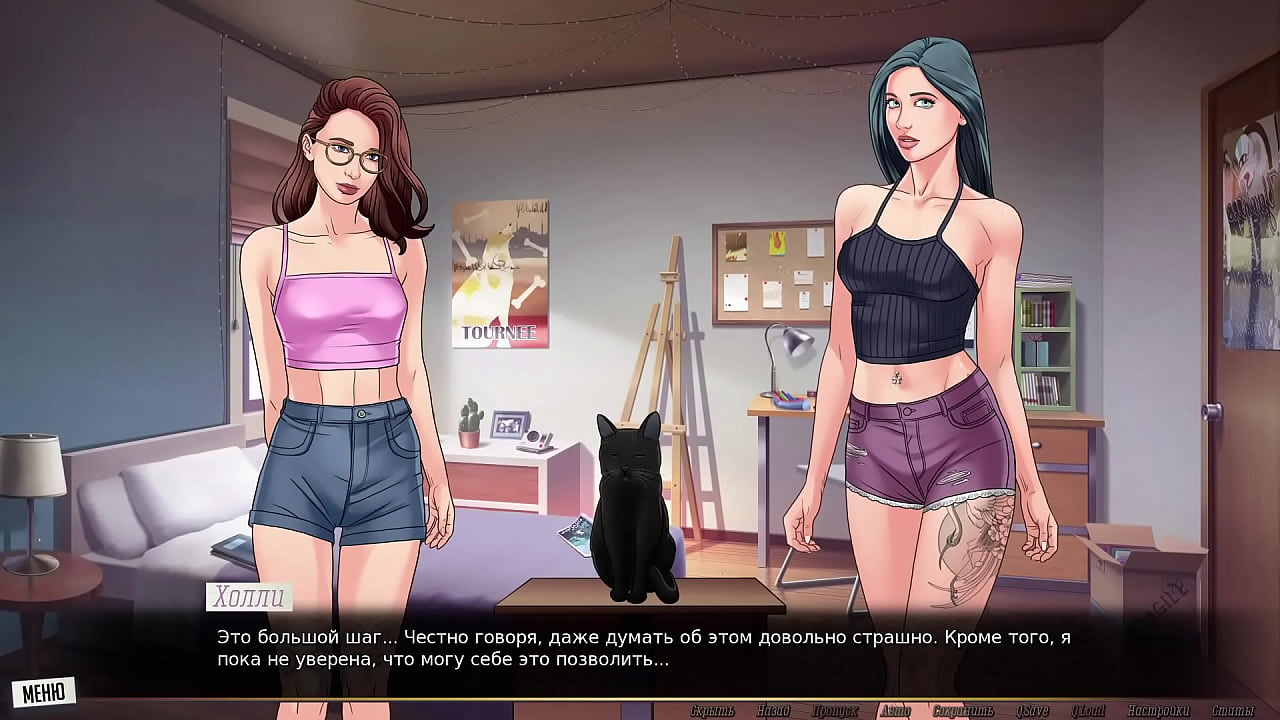1280x720 pixels.
Task: Go back with Назад
Action: point(774,711)
